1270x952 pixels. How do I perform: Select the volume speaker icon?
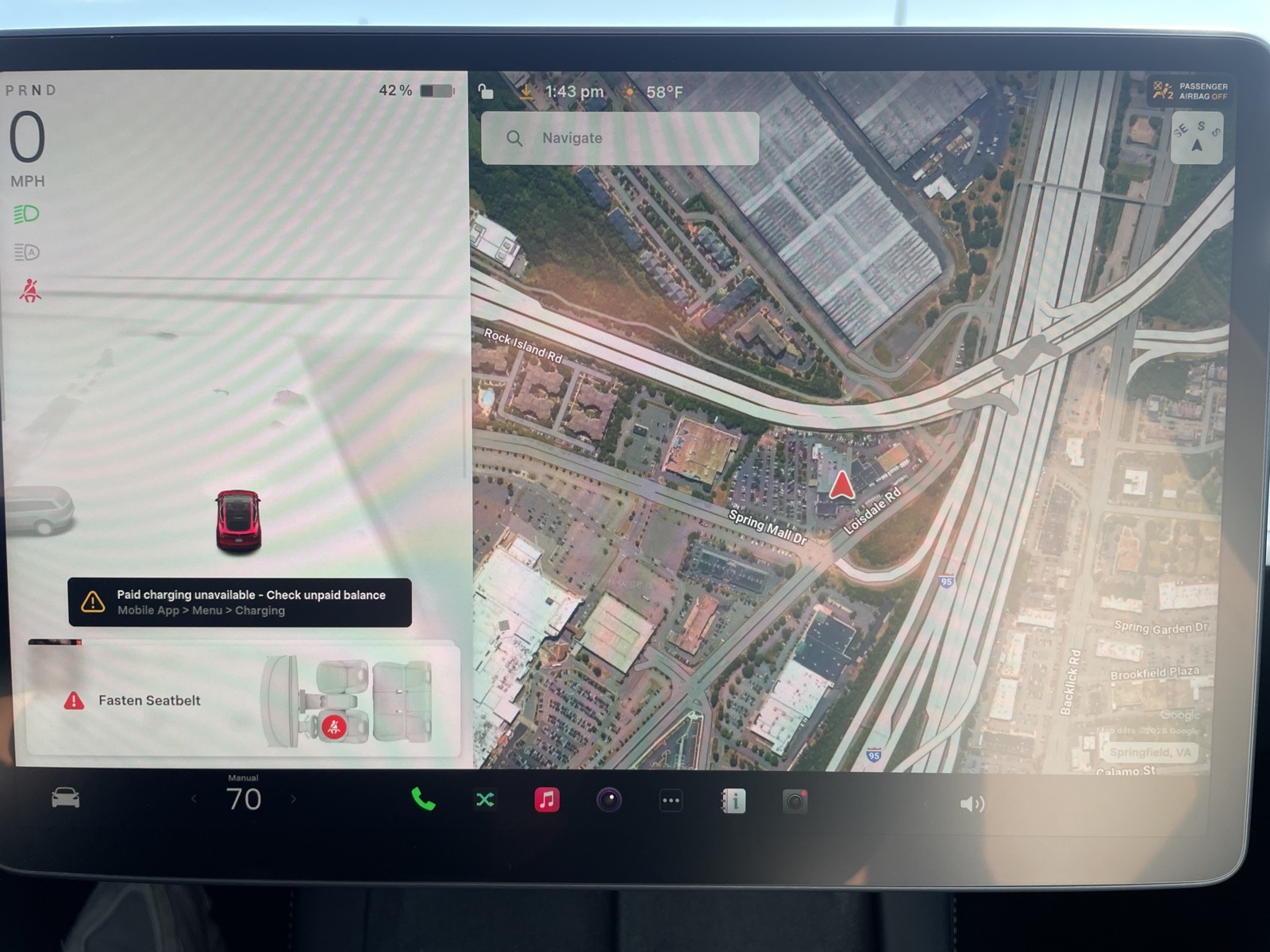pos(971,804)
